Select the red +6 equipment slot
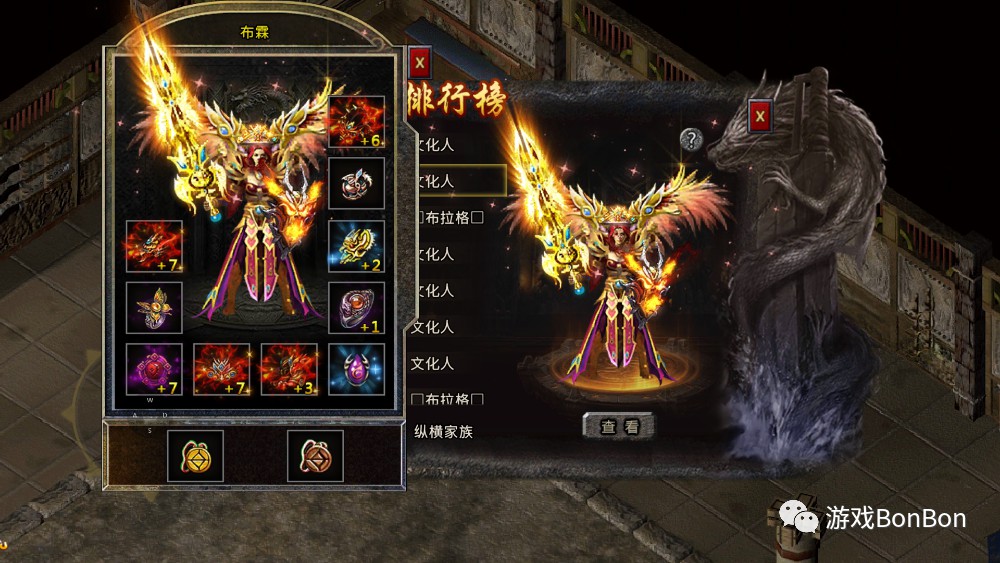1000x563 pixels. coord(356,122)
